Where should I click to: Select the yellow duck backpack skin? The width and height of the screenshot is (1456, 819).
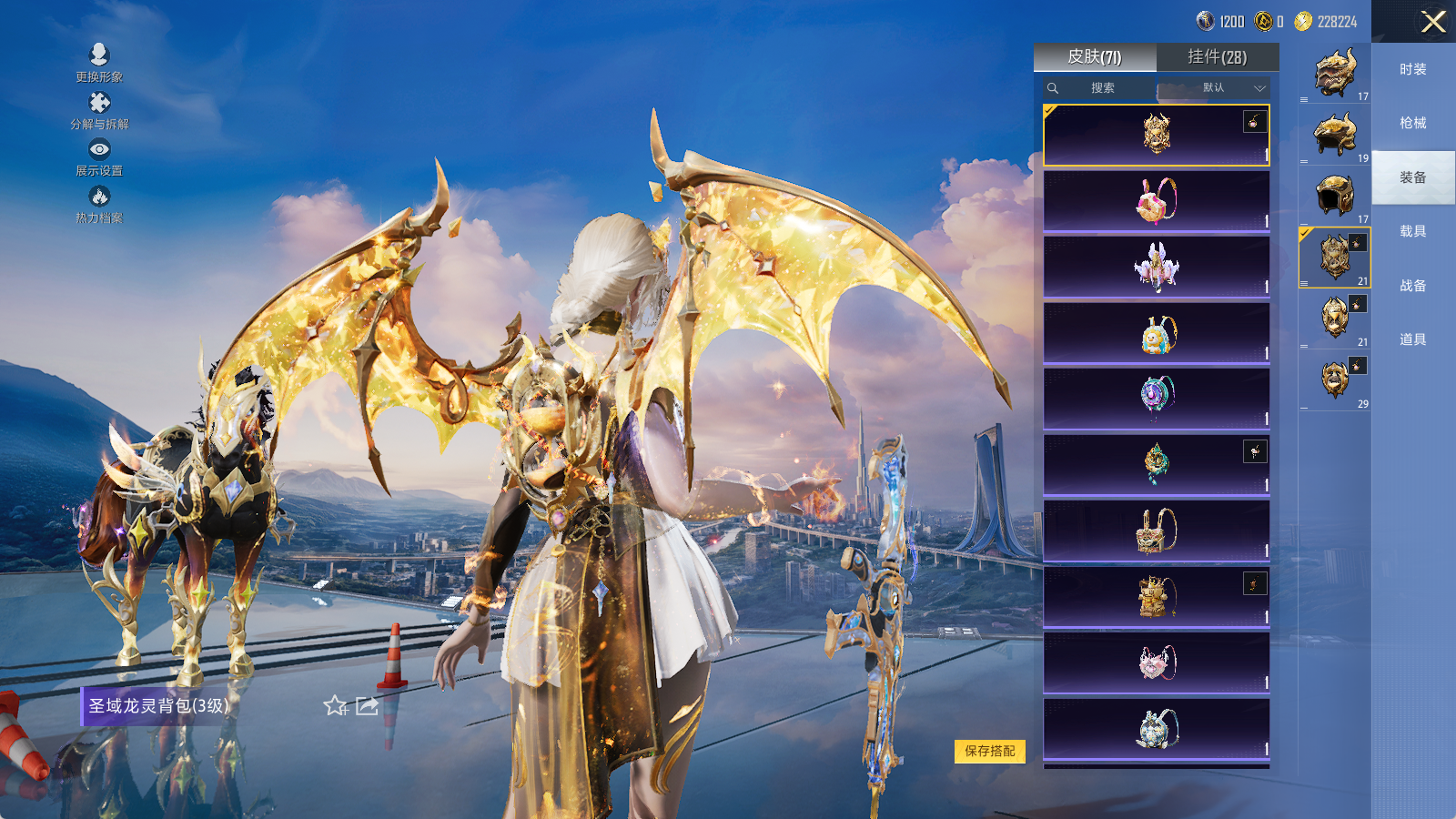pos(1156,333)
